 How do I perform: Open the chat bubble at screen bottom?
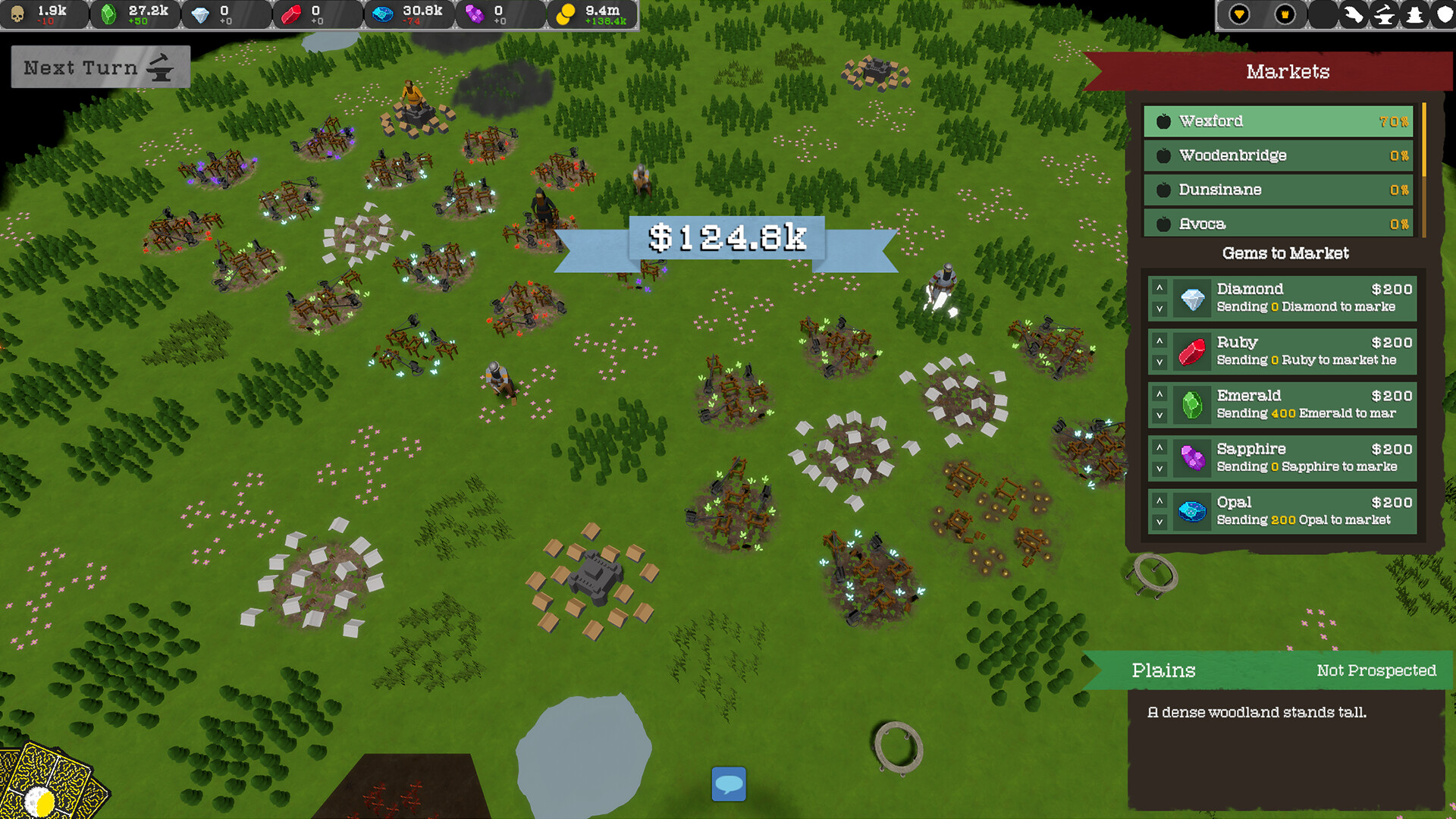pos(728,785)
